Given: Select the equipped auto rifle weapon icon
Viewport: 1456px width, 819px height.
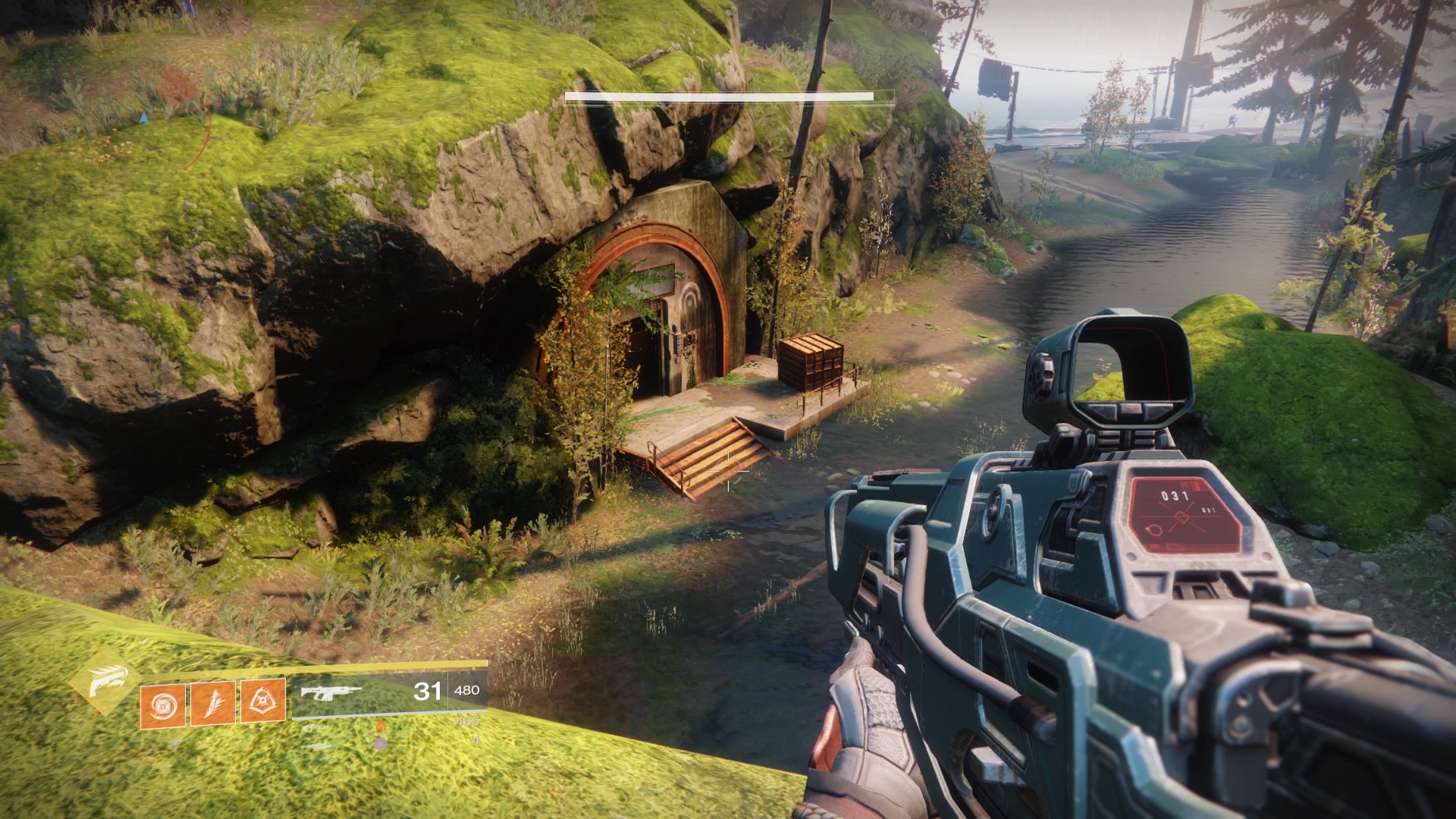Looking at the screenshot, I should pyautogui.click(x=331, y=692).
